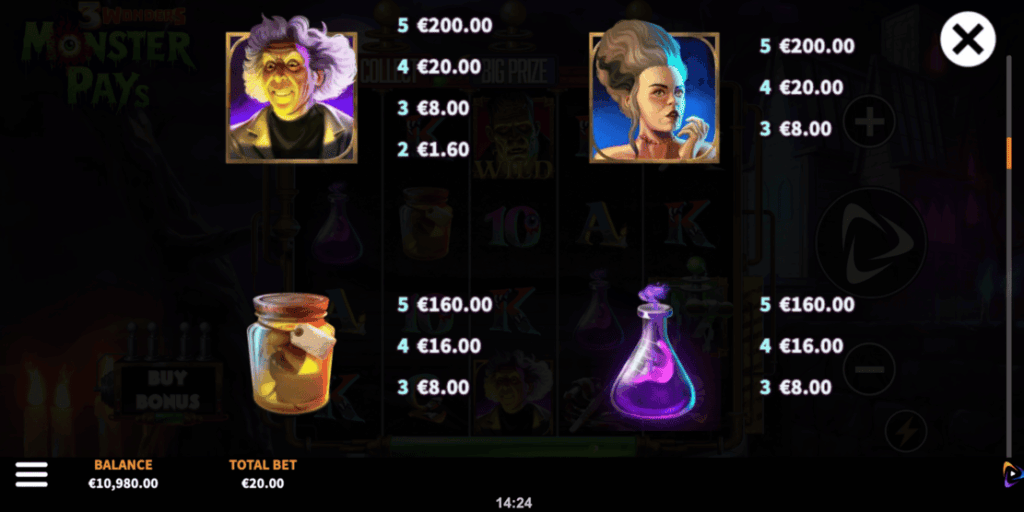
Task: Click the small provider logo icon
Action: tap(1012, 474)
